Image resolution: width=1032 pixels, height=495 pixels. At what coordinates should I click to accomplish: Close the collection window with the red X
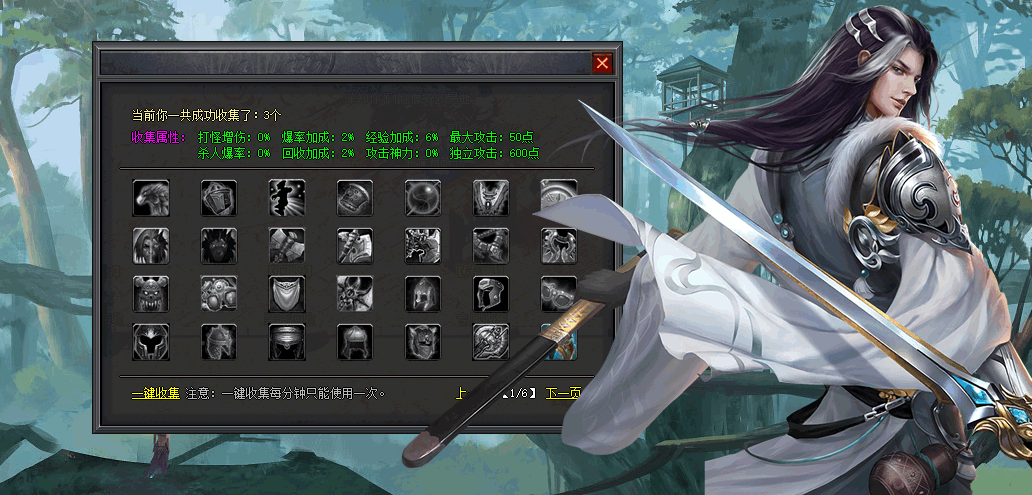pos(602,63)
